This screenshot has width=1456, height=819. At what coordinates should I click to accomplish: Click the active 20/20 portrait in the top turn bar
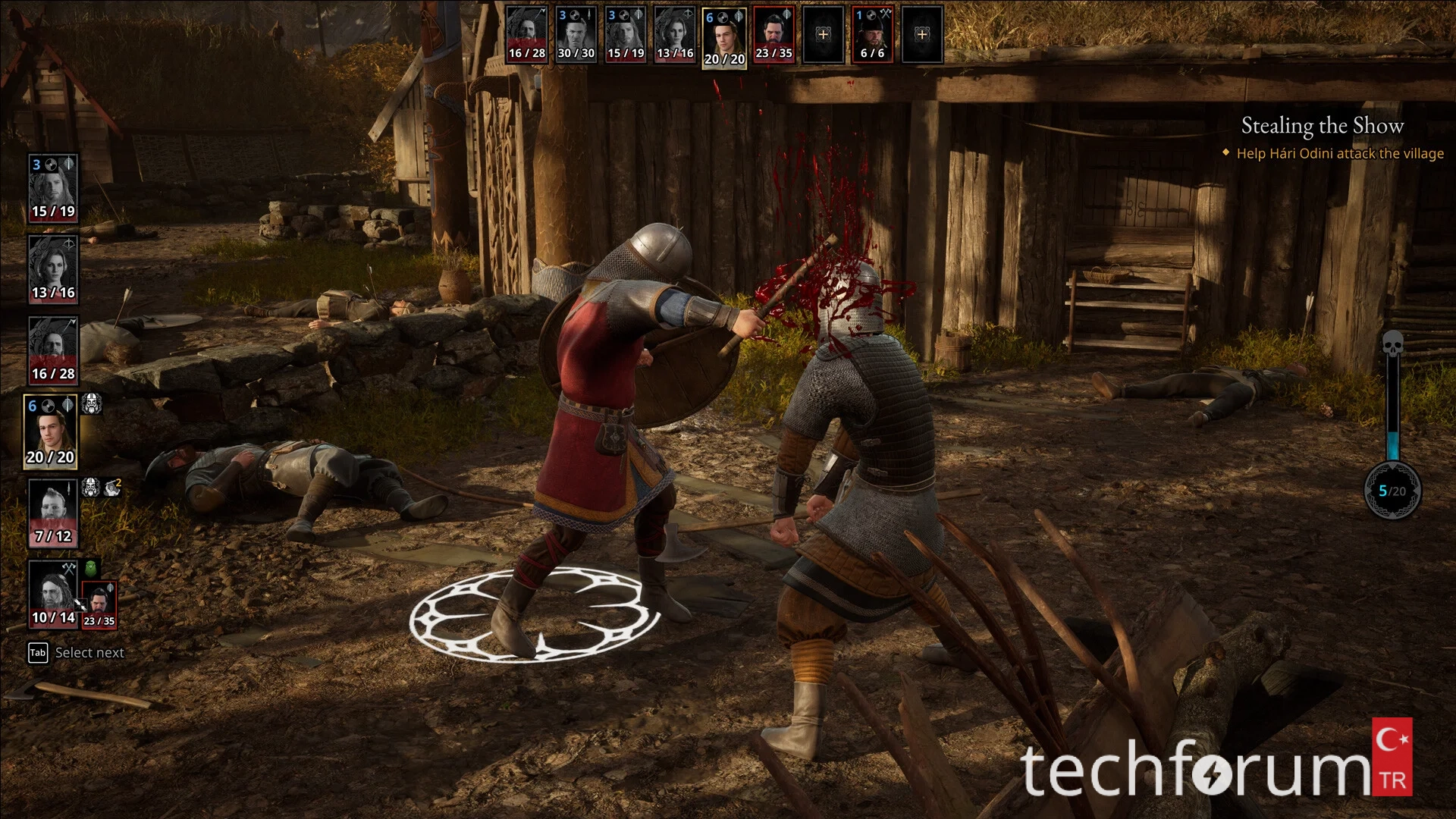[x=724, y=38]
